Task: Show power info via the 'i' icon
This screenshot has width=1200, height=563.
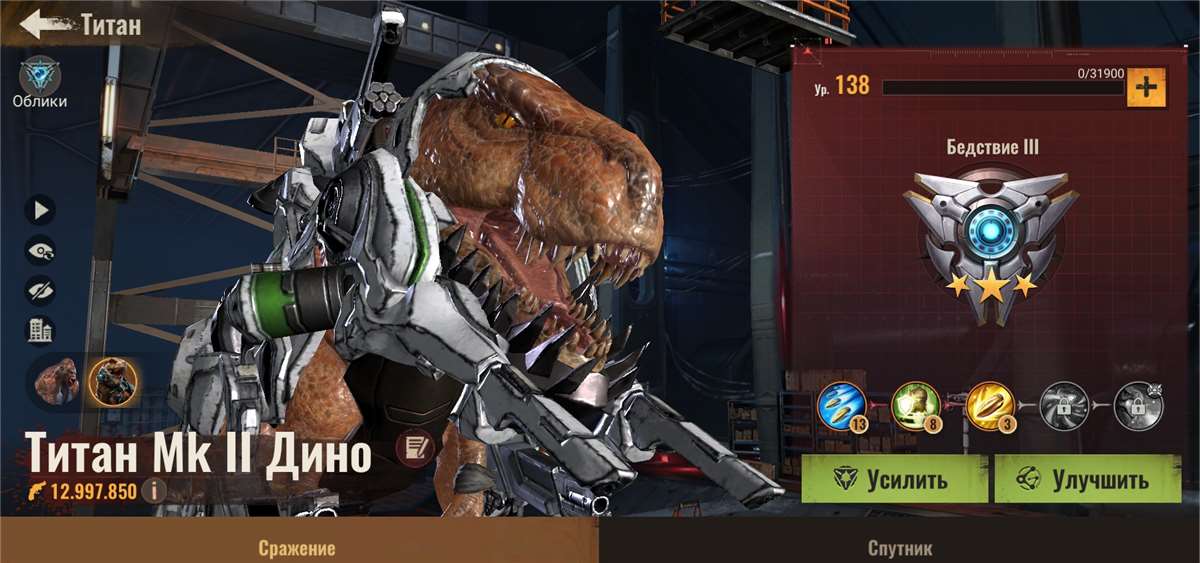Action: [x=153, y=491]
